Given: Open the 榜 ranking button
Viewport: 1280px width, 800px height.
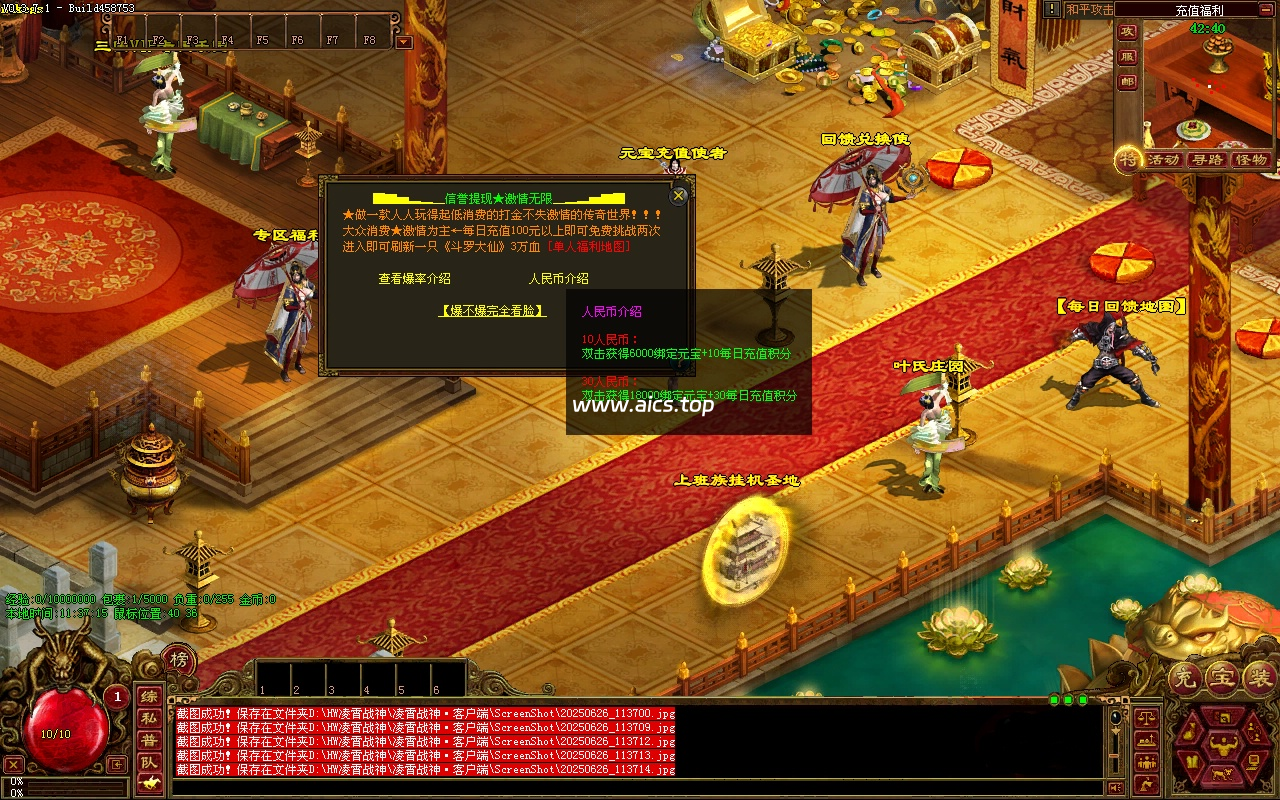Looking at the screenshot, I should (x=178, y=660).
